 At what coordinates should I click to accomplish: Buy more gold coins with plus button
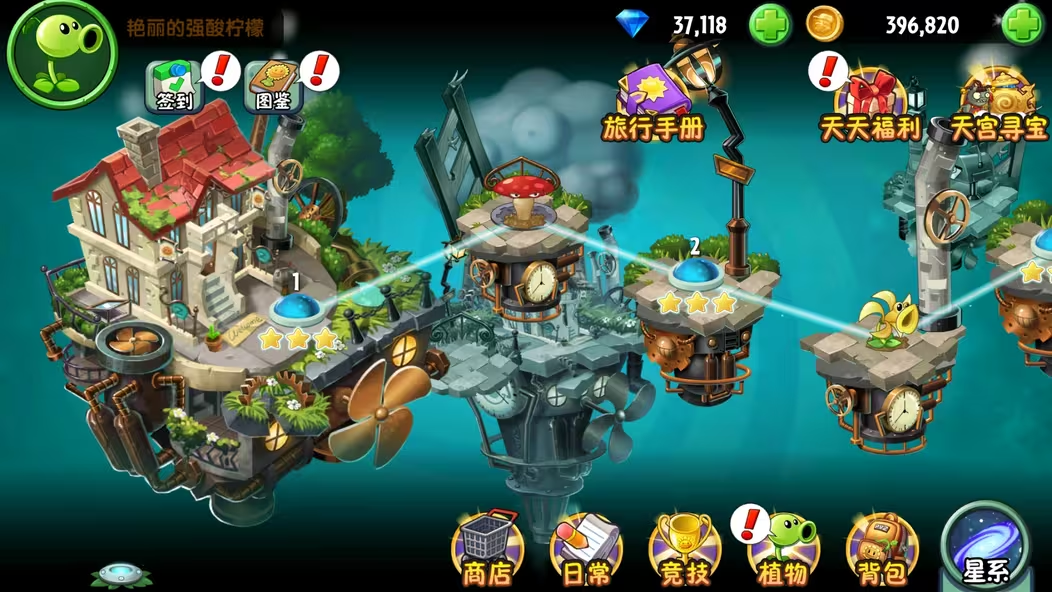(1022, 25)
